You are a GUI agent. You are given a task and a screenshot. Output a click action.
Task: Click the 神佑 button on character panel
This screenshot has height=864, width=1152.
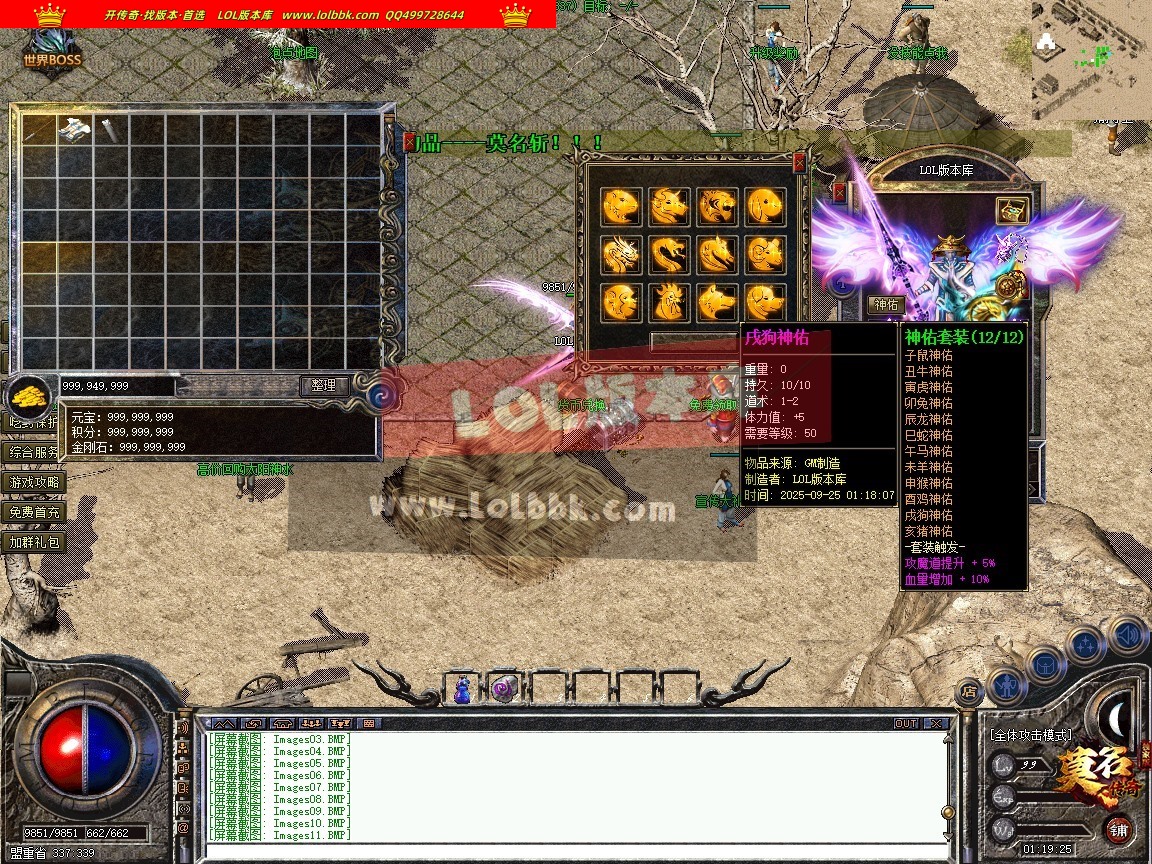pos(886,304)
